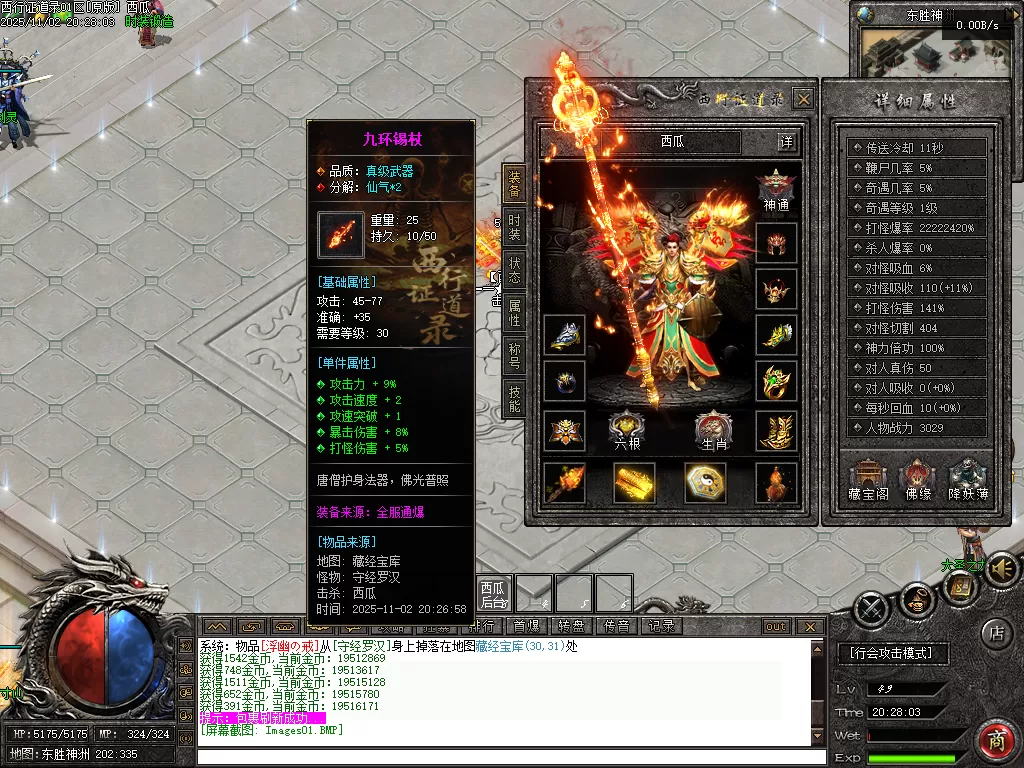Change the 行会攻击模式 attack mode
The height and width of the screenshot is (768, 1024).
click(x=891, y=653)
